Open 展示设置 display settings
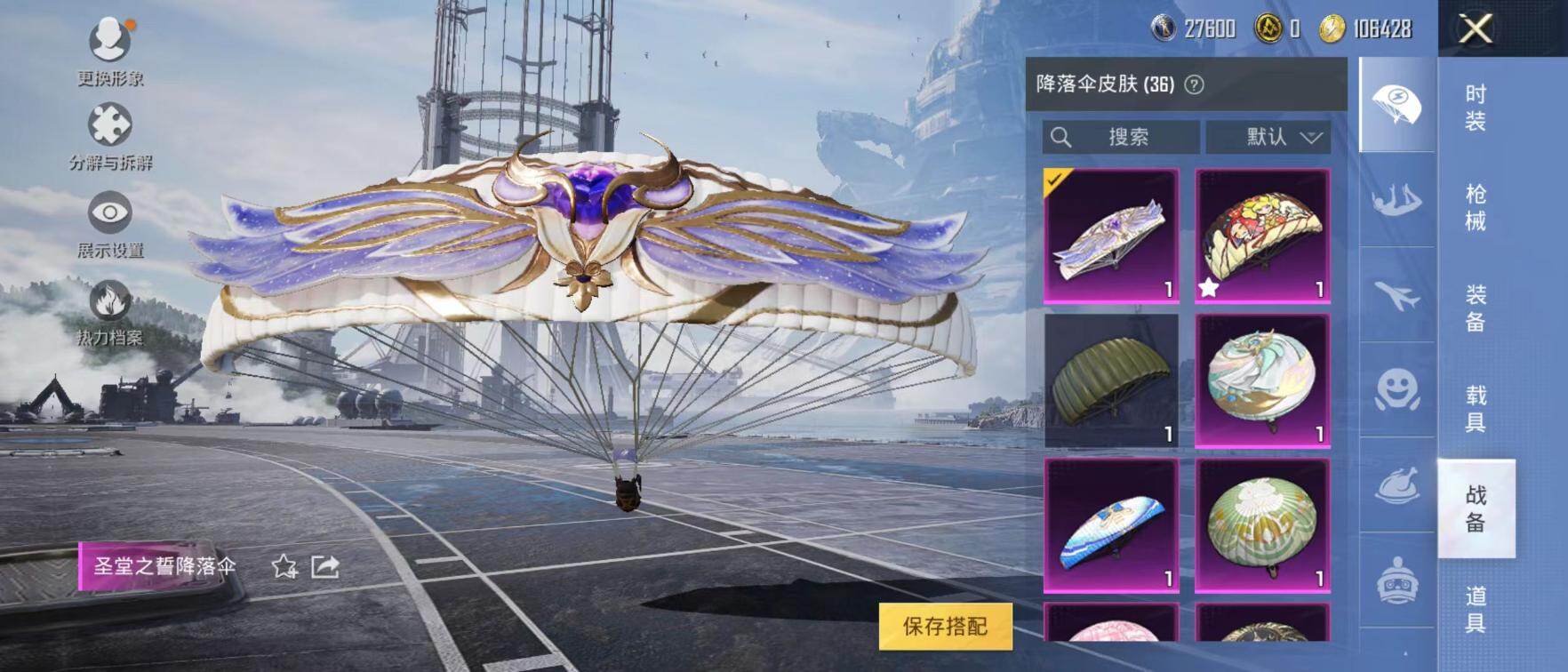Viewport: 1568px width, 672px height. [110, 223]
